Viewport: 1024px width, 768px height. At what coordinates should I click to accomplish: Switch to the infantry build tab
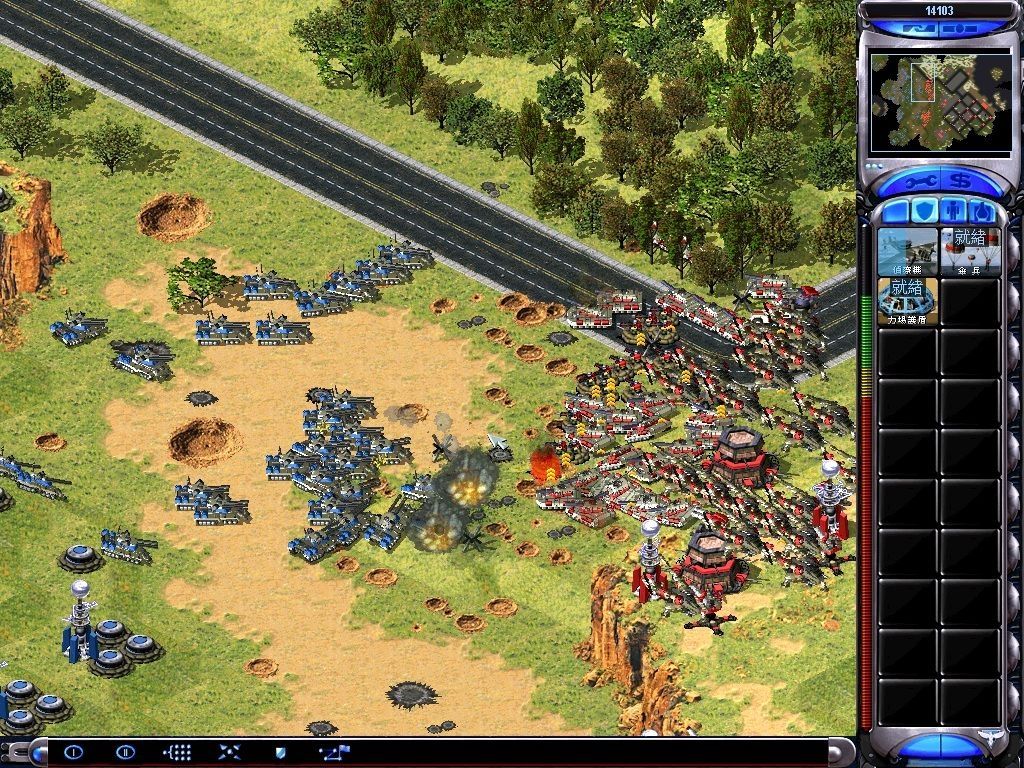click(x=952, y=212)
